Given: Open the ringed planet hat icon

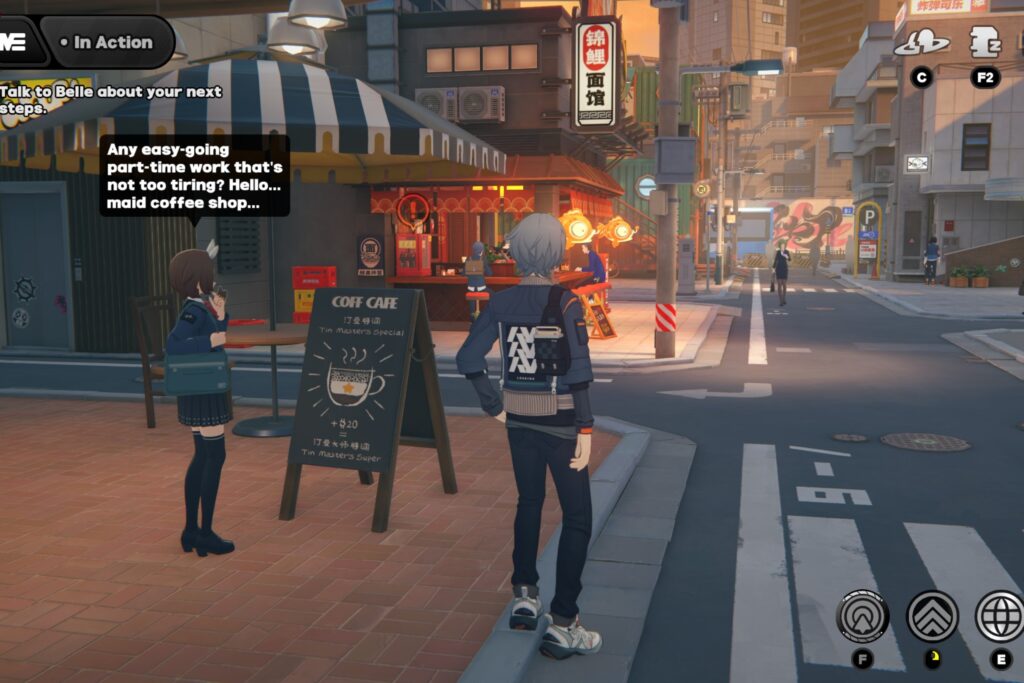Looking at the screenshot, I should 921,43.
